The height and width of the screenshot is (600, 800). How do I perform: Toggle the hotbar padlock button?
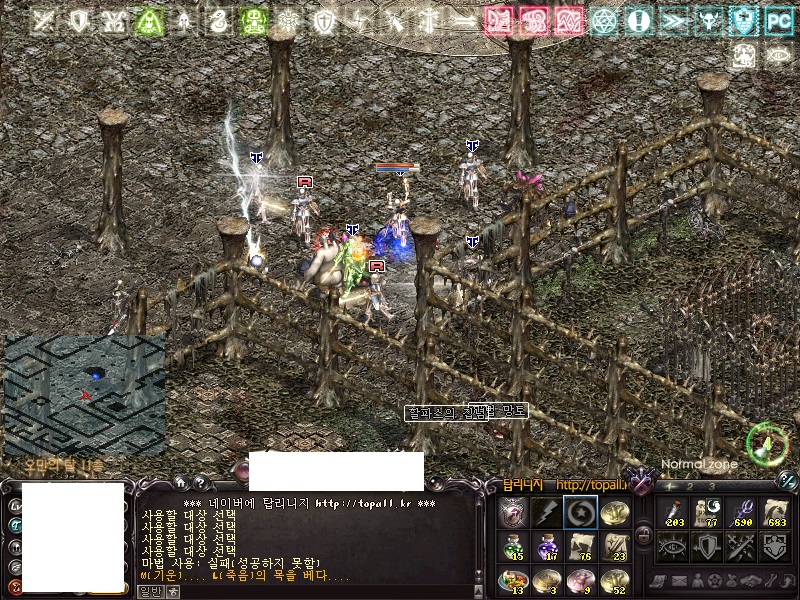coord(644,535)
